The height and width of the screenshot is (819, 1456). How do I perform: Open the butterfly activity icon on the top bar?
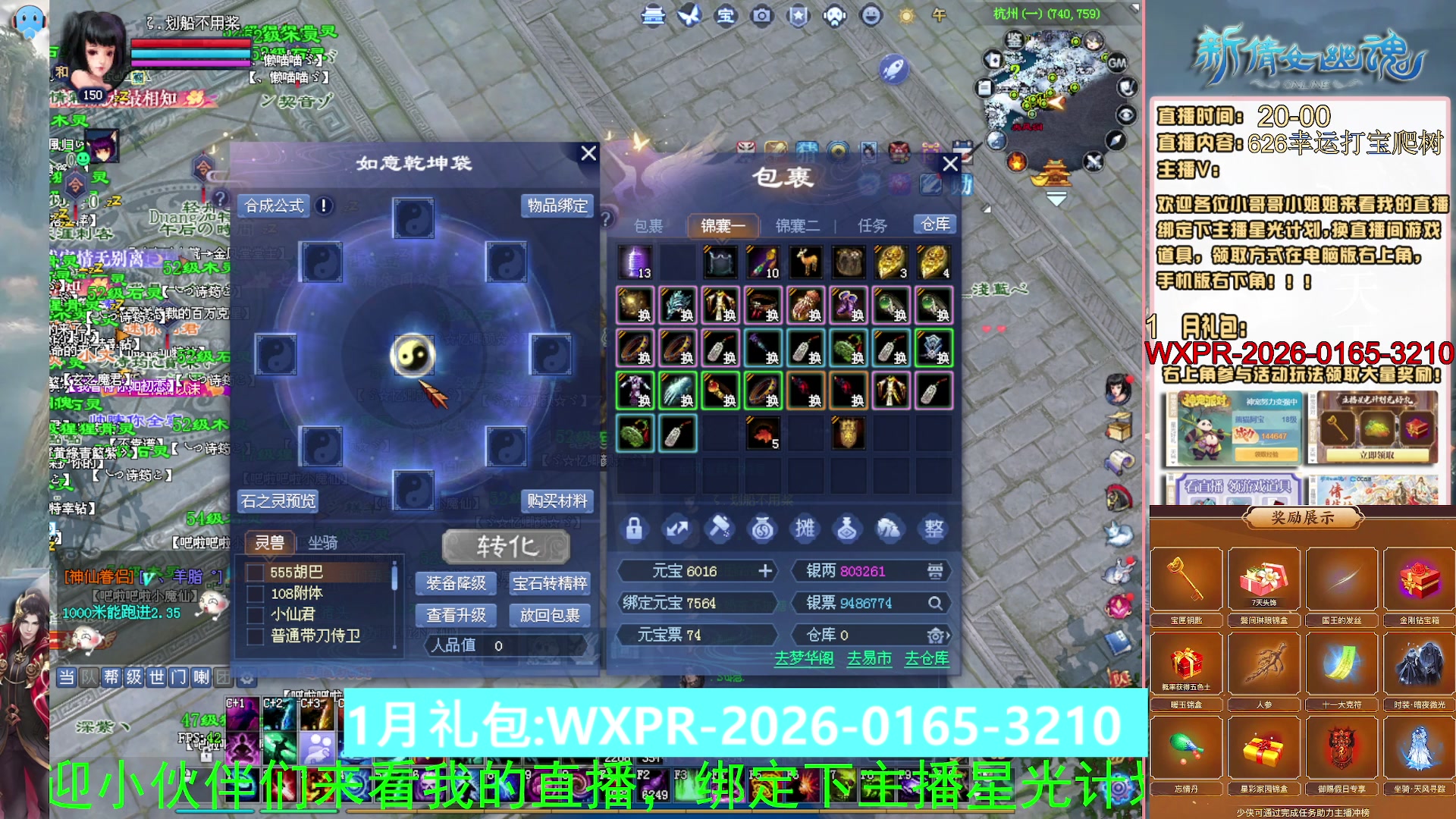(x=689, y=15)
